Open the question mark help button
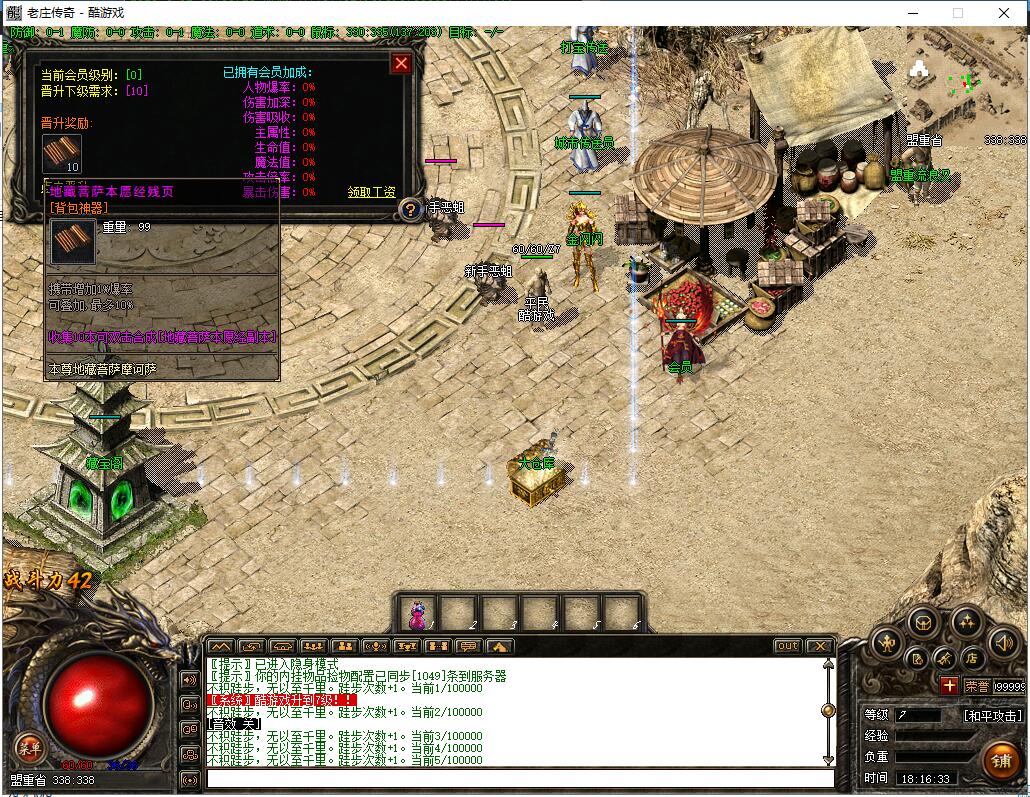 click(410, 210)
